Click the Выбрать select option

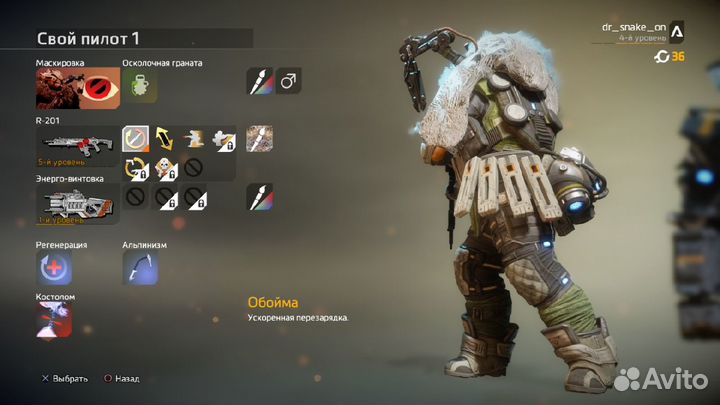[x=63, y=379]
